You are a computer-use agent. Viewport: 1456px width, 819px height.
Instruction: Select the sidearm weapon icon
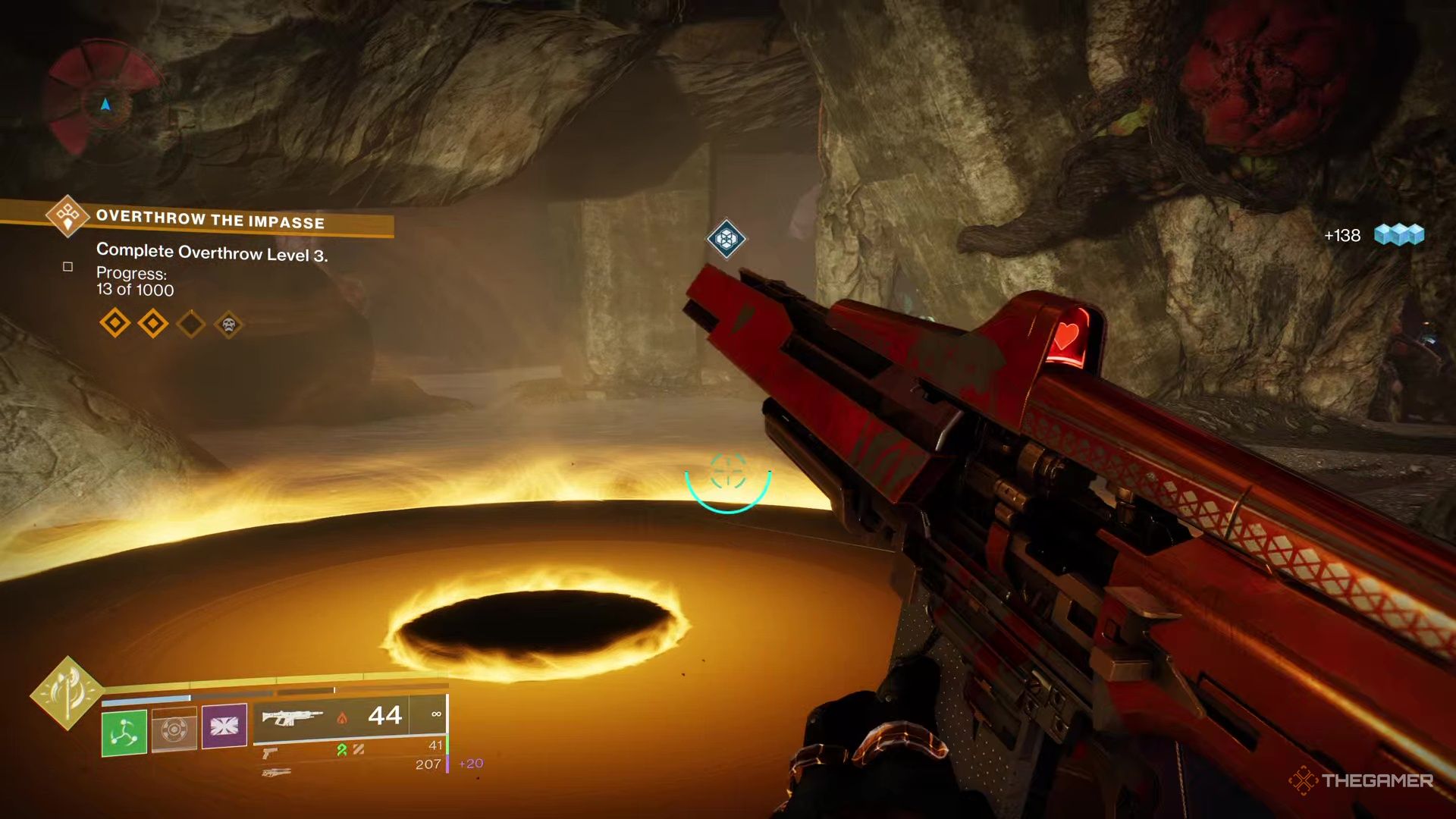(x=271, y=755)
